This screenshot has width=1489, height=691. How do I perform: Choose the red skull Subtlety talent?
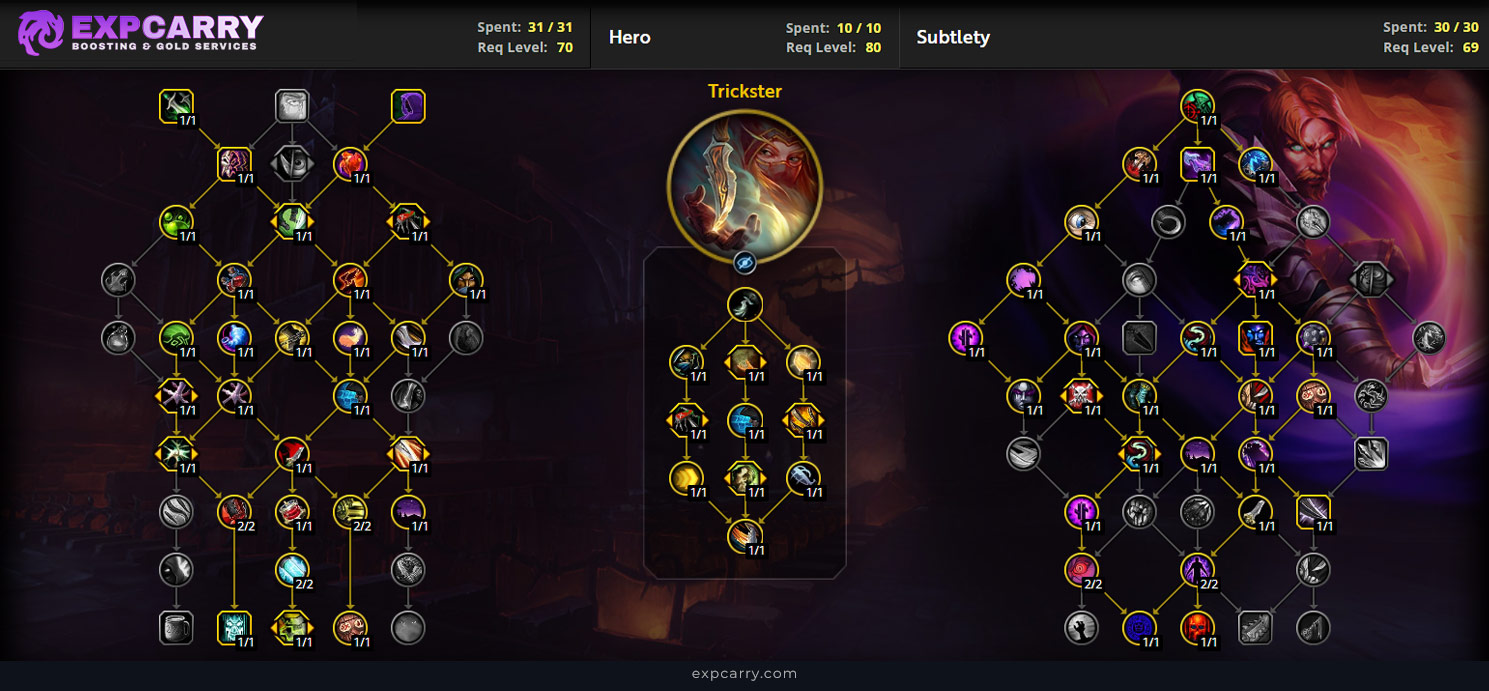pos(1197,628)
